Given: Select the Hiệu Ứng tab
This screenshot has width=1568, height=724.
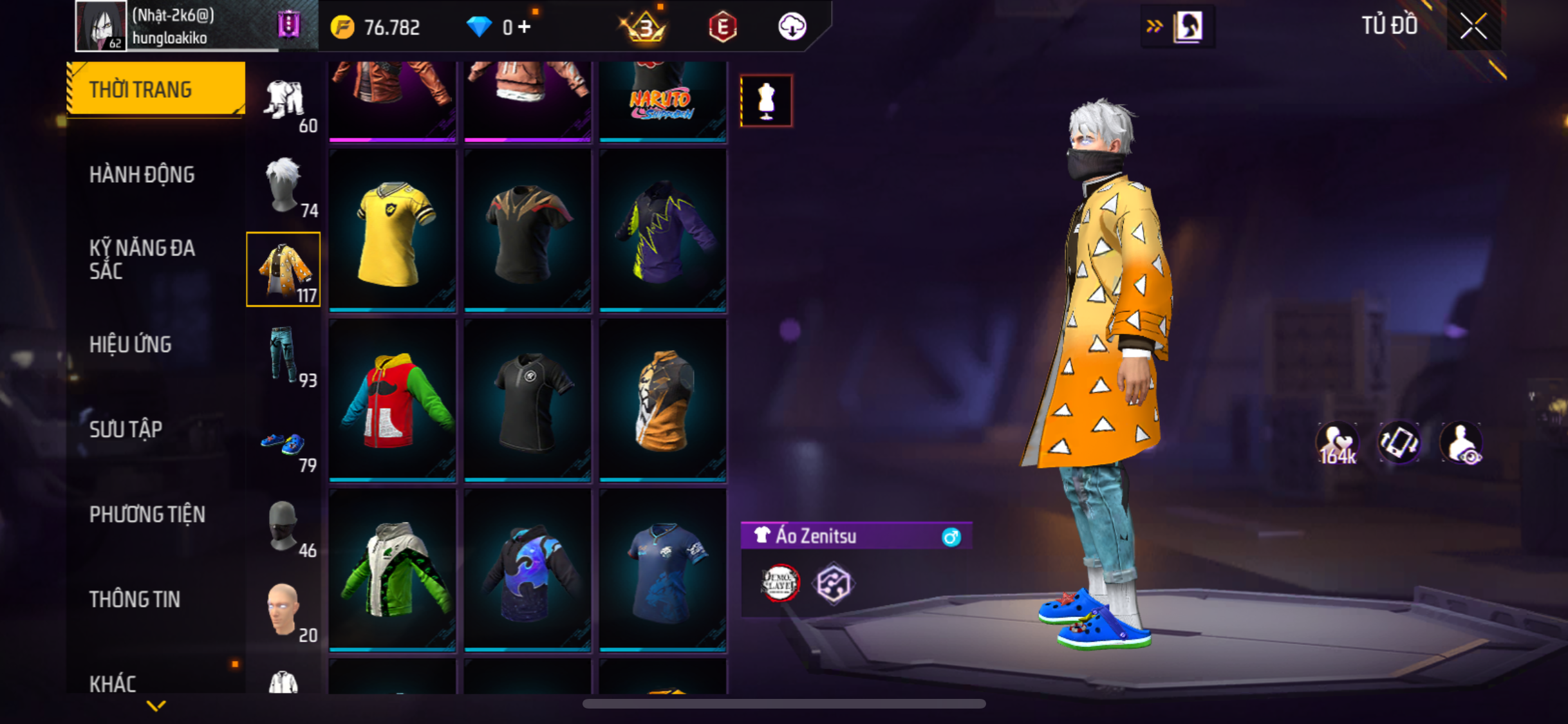Looking at the screenshot, I should coord(130,344).
